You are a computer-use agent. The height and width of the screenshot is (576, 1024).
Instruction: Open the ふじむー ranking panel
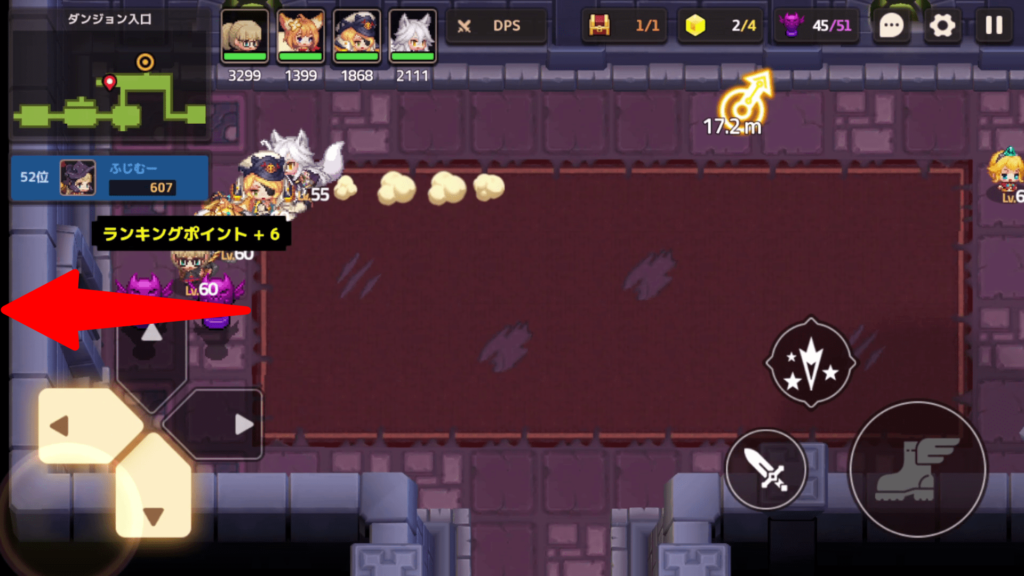(x=109, y=177)
